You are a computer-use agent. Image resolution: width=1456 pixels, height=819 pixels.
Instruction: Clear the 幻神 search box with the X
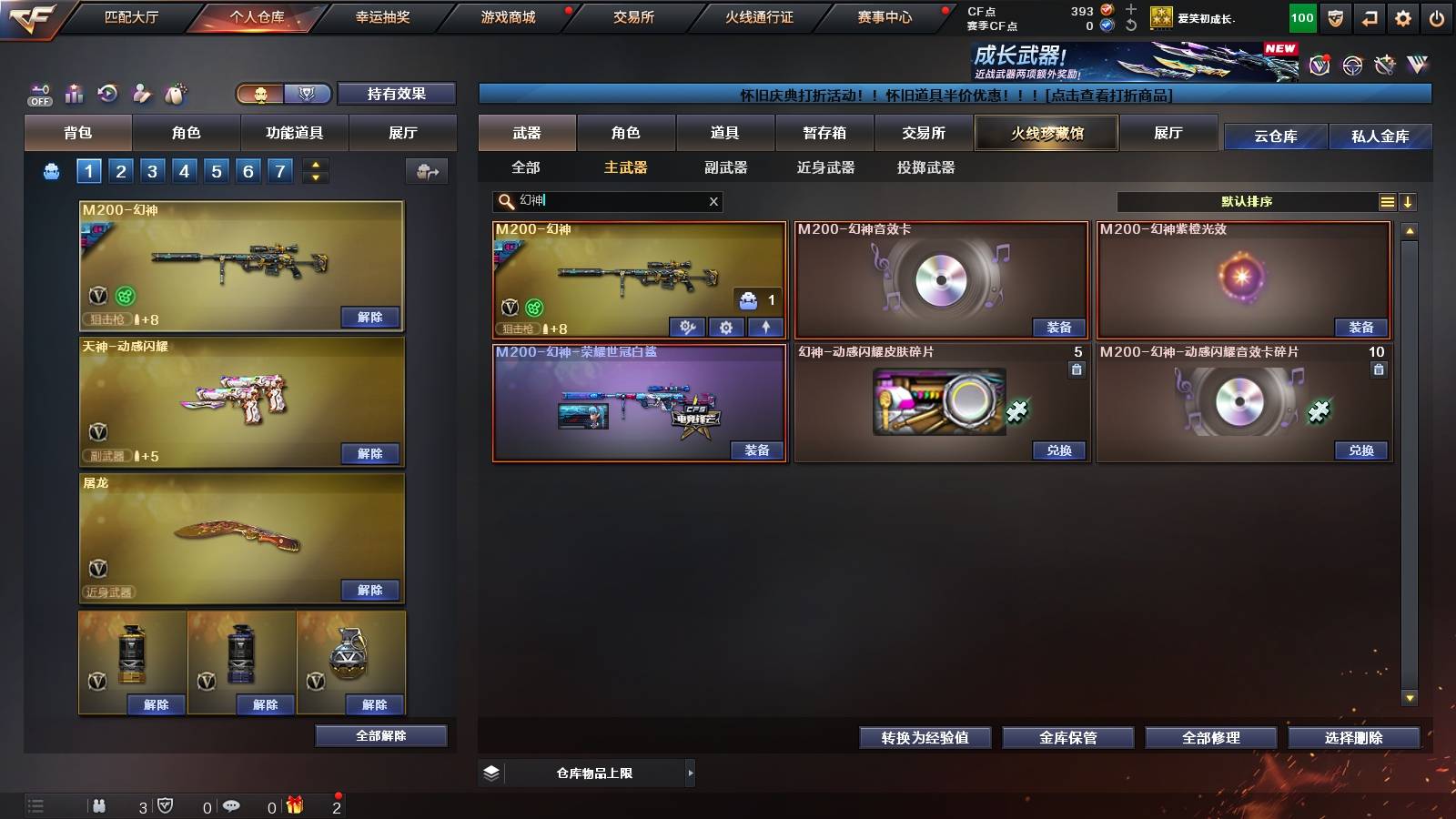(713, 201)
